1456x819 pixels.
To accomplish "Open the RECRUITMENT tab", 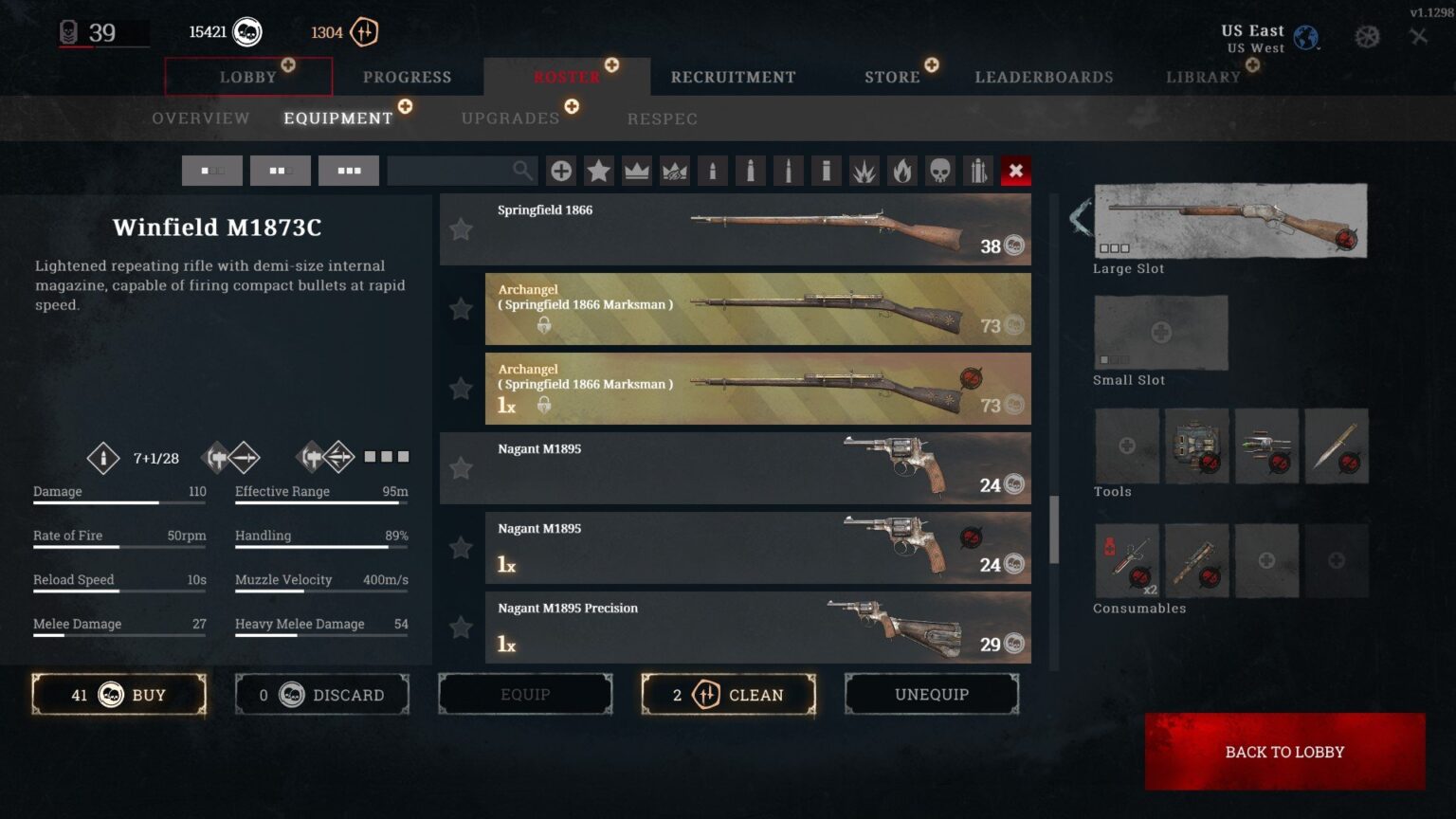I will click(732, 77).
